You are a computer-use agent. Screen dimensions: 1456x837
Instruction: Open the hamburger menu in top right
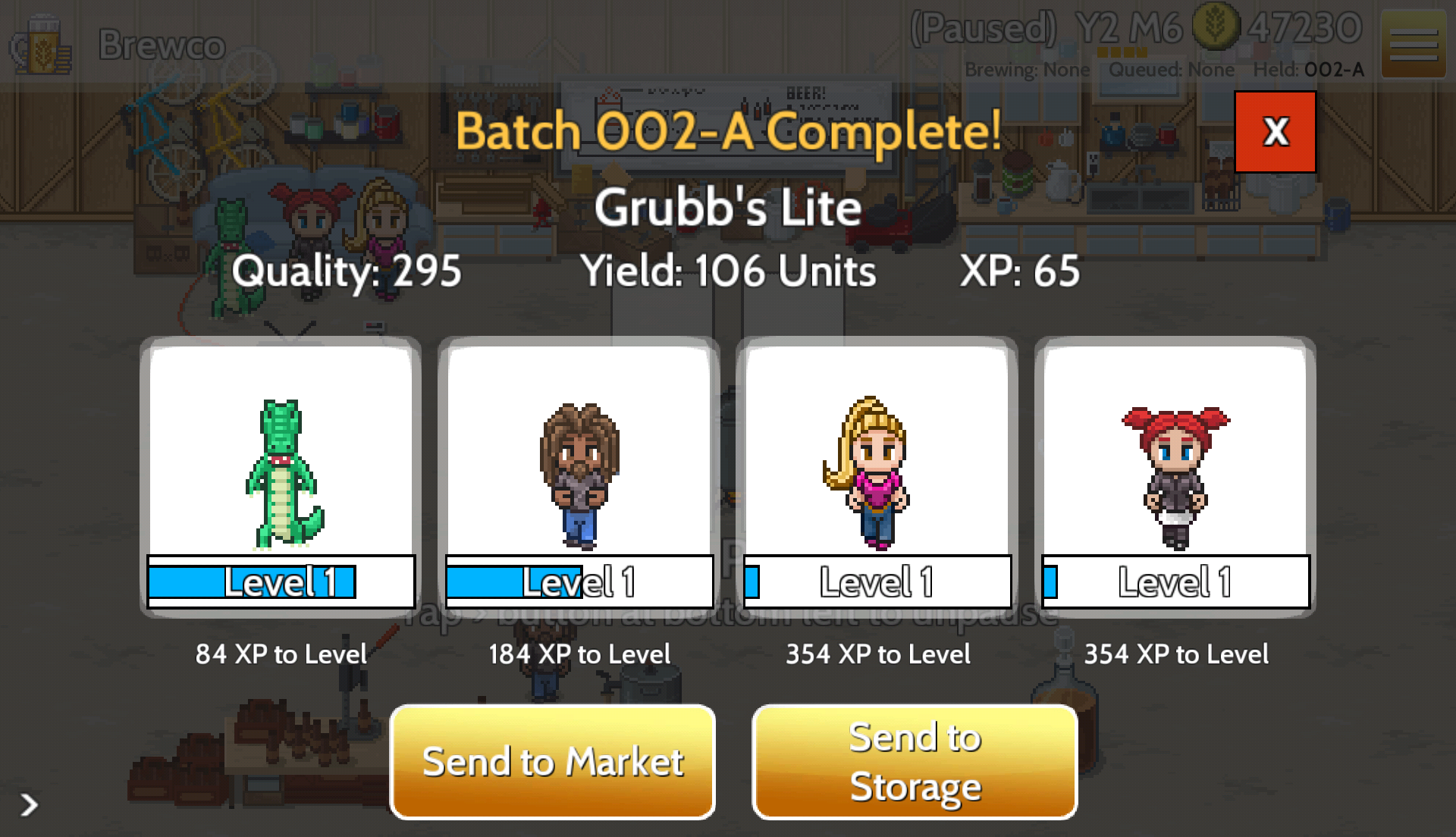(x=1415, y=44)
